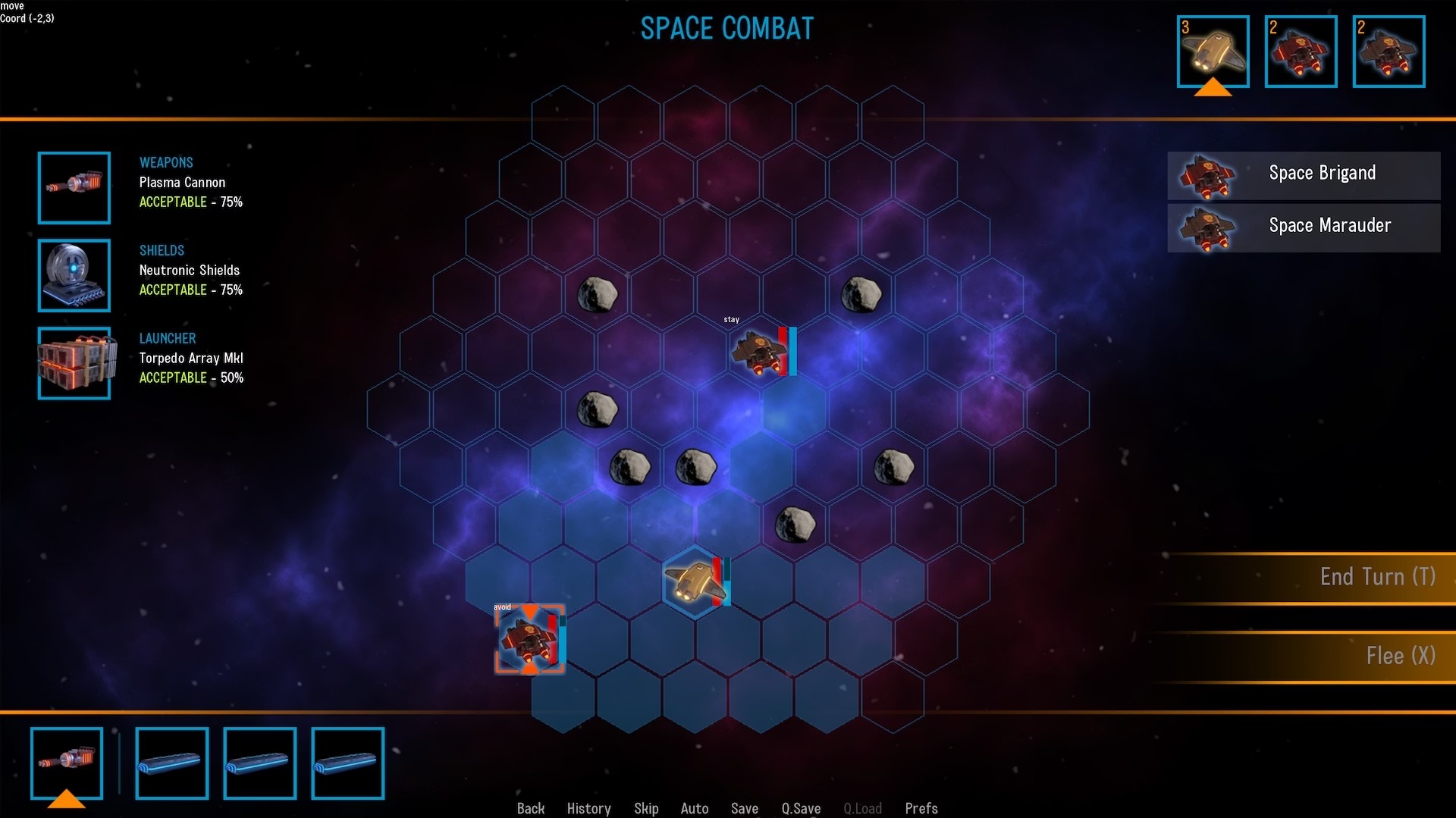Target the enemy ship labeled stay
The height and width of the screenshot is (818, 1456).
tap(759, 353)
